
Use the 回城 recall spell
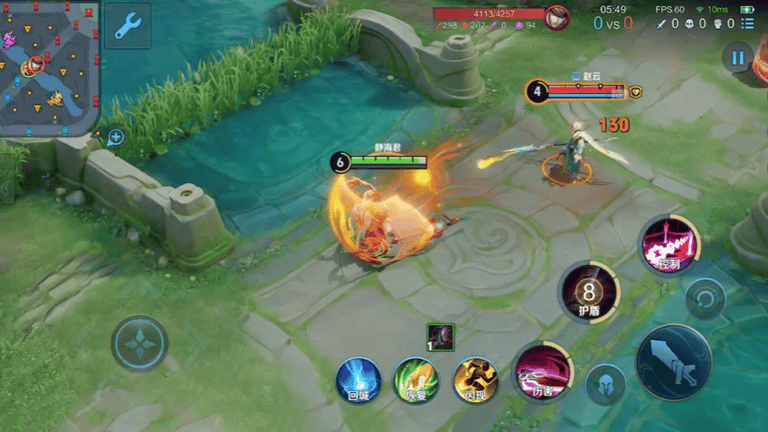(359, 379)
